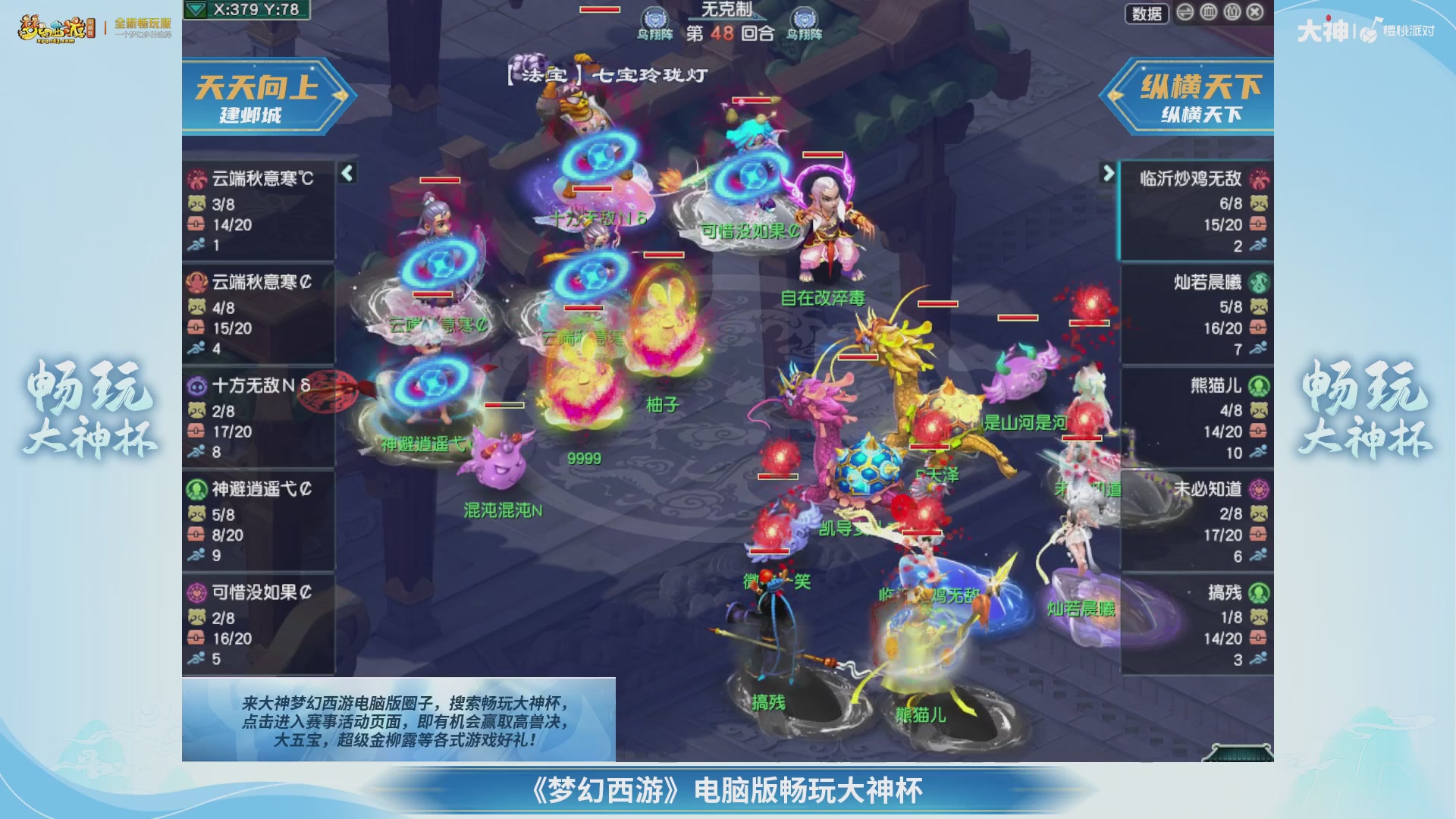Screen dimensions: 1456x819
Task: Click the purple skull emblem beside 十方无敌N§
Action: pos(199,387)
